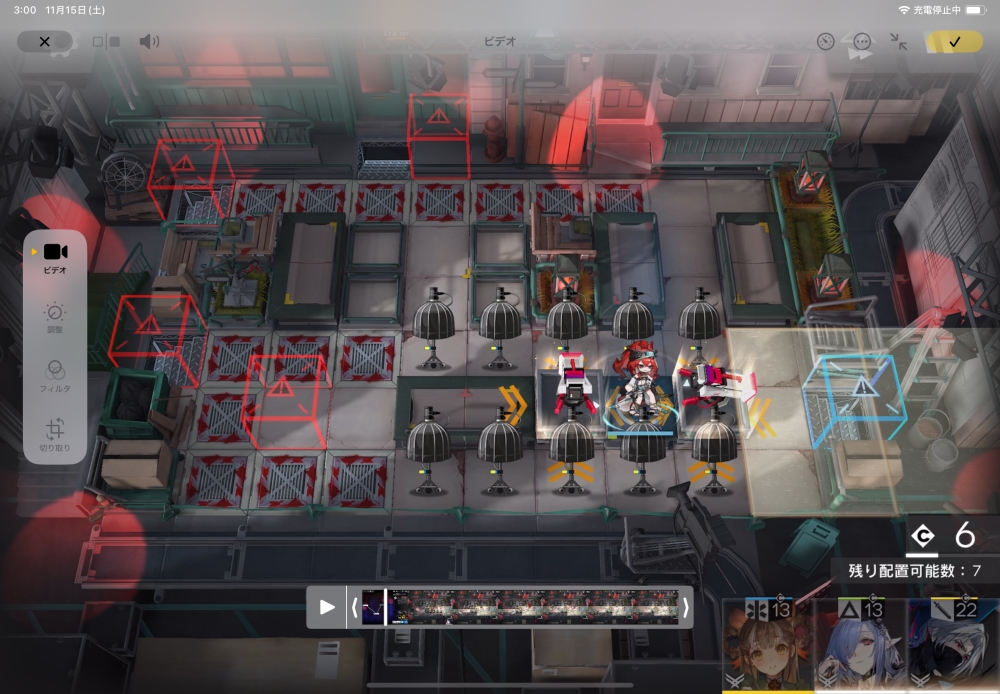Open the three-dots more options menu

click(862, 41)
